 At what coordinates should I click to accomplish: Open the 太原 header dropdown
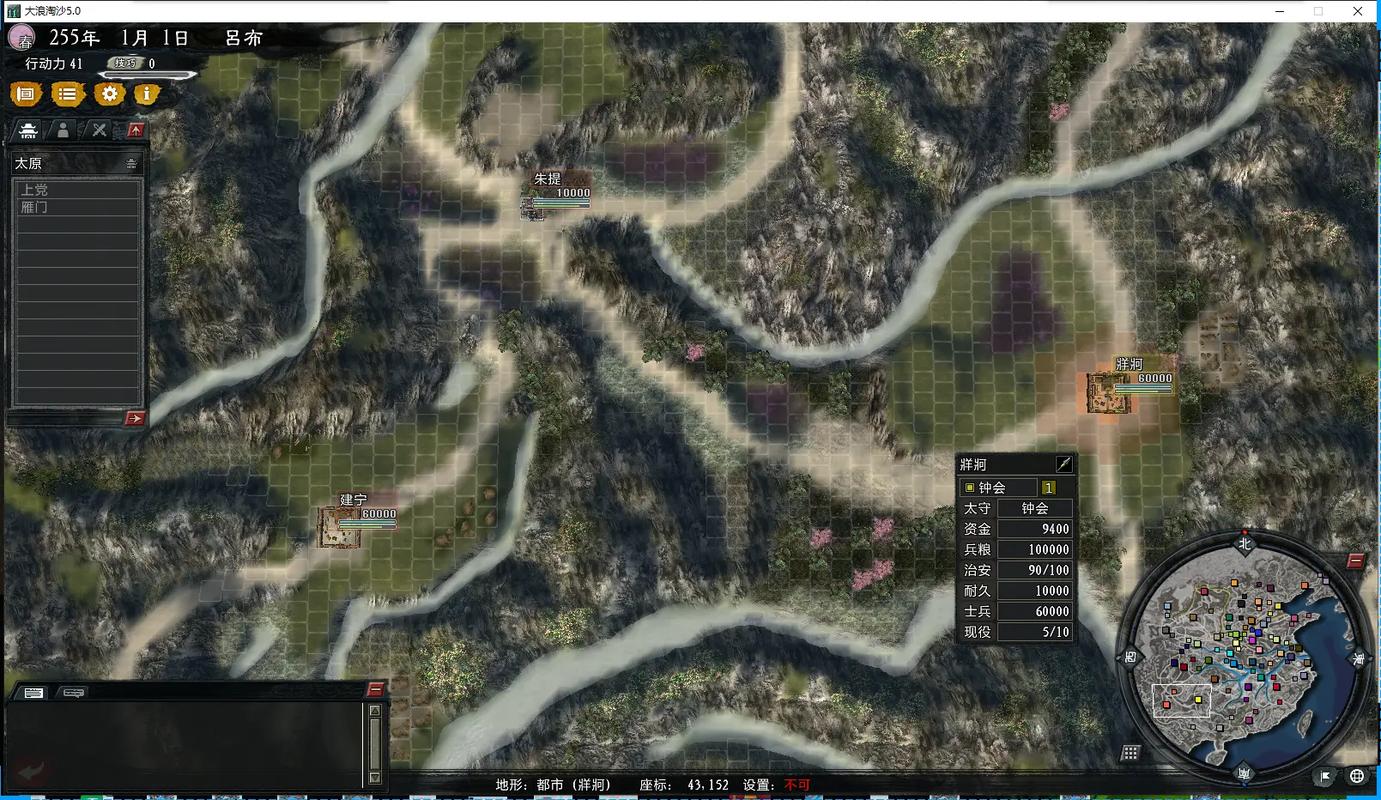131,163
